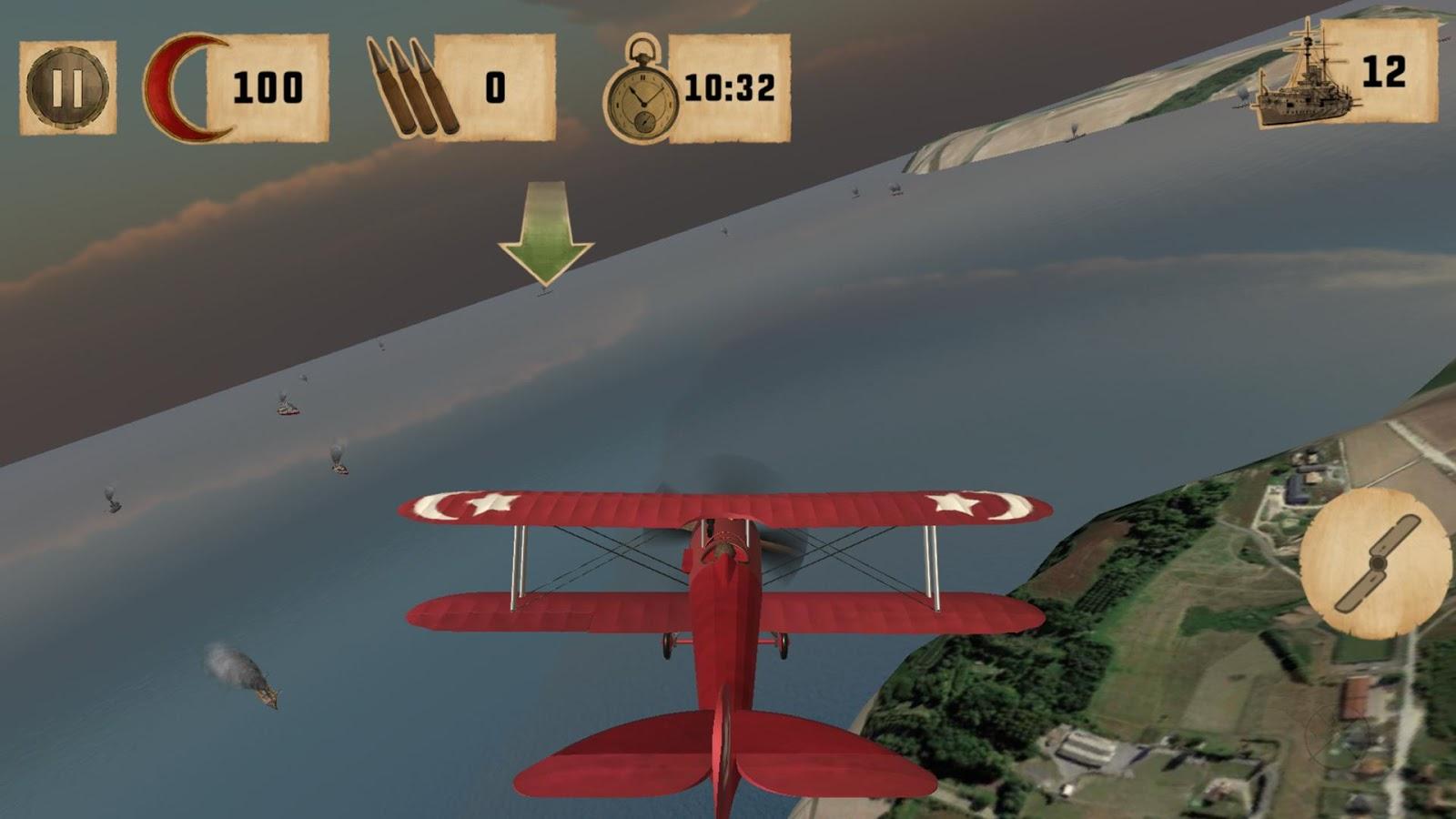This screenshot has width=1456, height=819.
Task: Pause the game with the pause button
Action: [67, 87]
